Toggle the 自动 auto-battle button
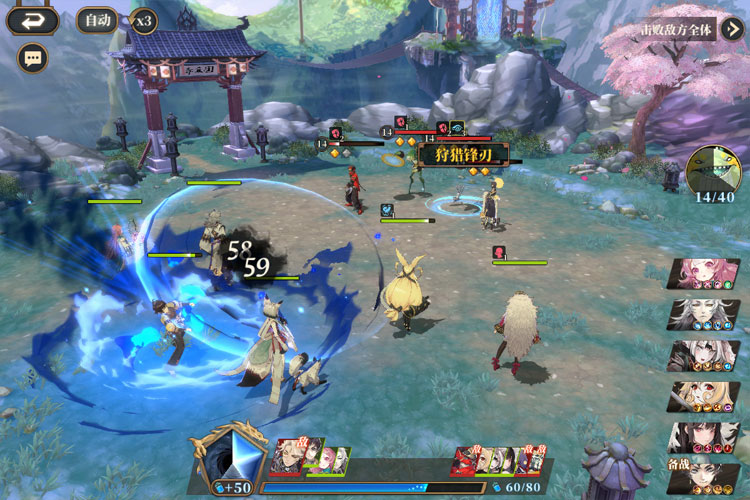The width and height of the screenshot is (750, 500). point(97,20)
